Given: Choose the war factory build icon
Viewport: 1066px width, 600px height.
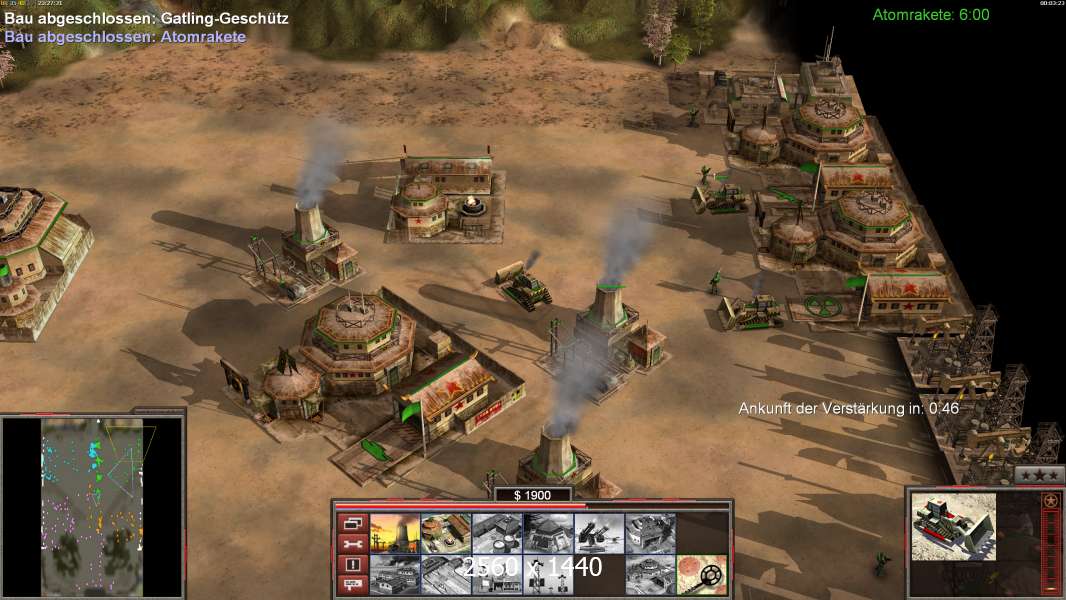Looking at the screenshot, I should click(649, 531).
